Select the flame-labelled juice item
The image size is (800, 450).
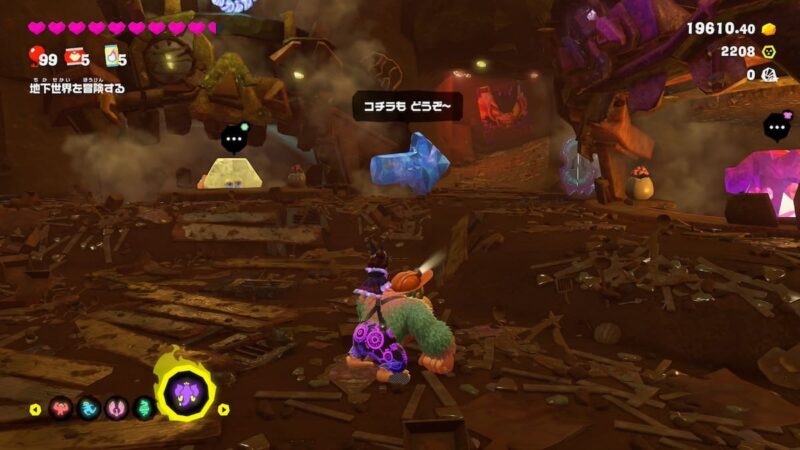(x=112, y=56)
